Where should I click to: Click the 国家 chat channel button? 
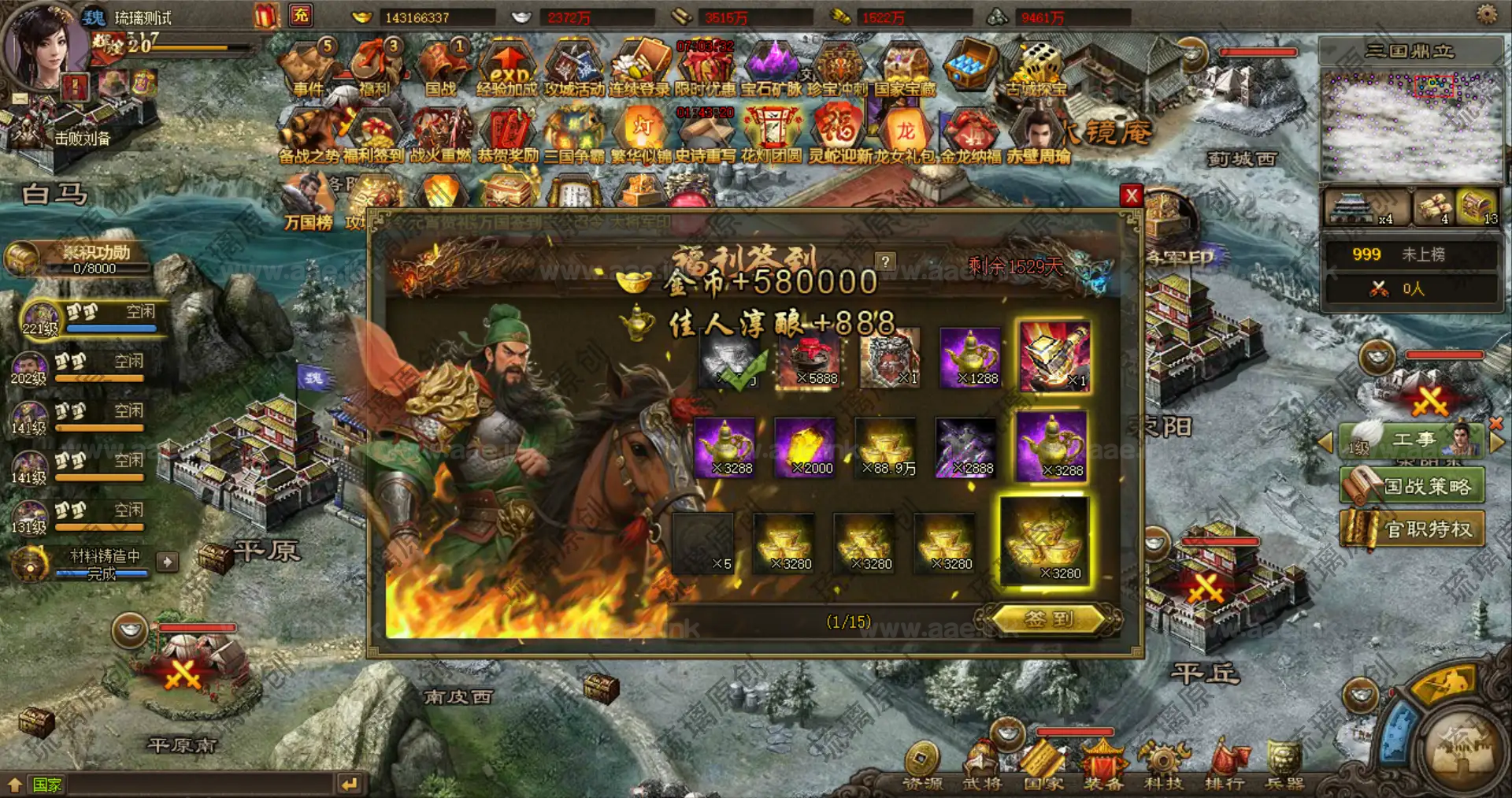(x=46, y=785)
